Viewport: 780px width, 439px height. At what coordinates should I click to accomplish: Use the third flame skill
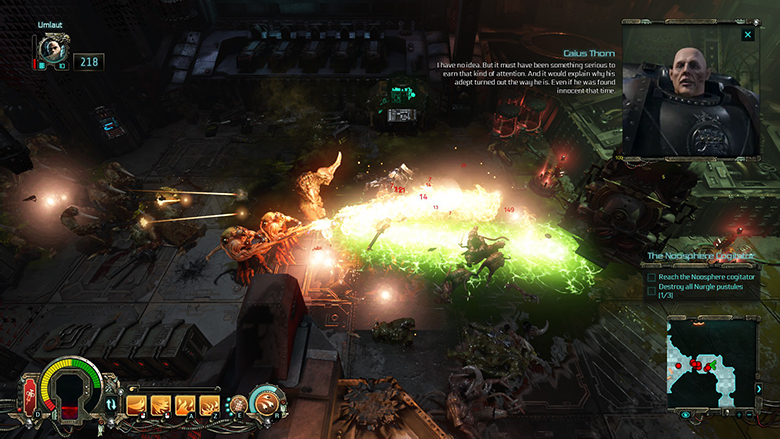point(185,405)
